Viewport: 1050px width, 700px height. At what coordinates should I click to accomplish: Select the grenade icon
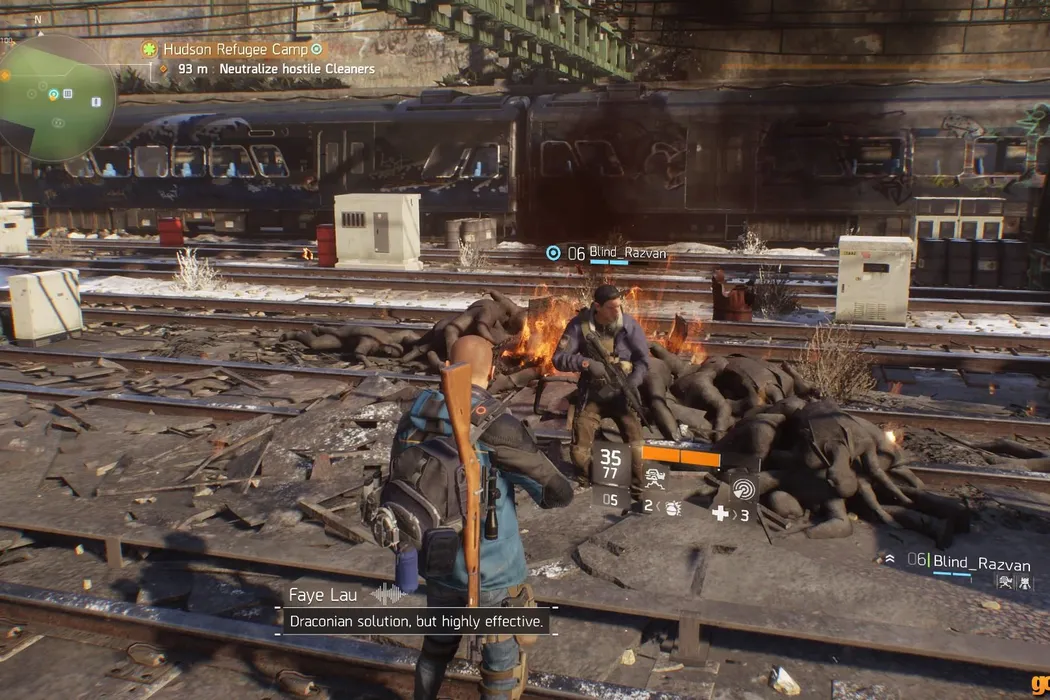pos(672,507)
